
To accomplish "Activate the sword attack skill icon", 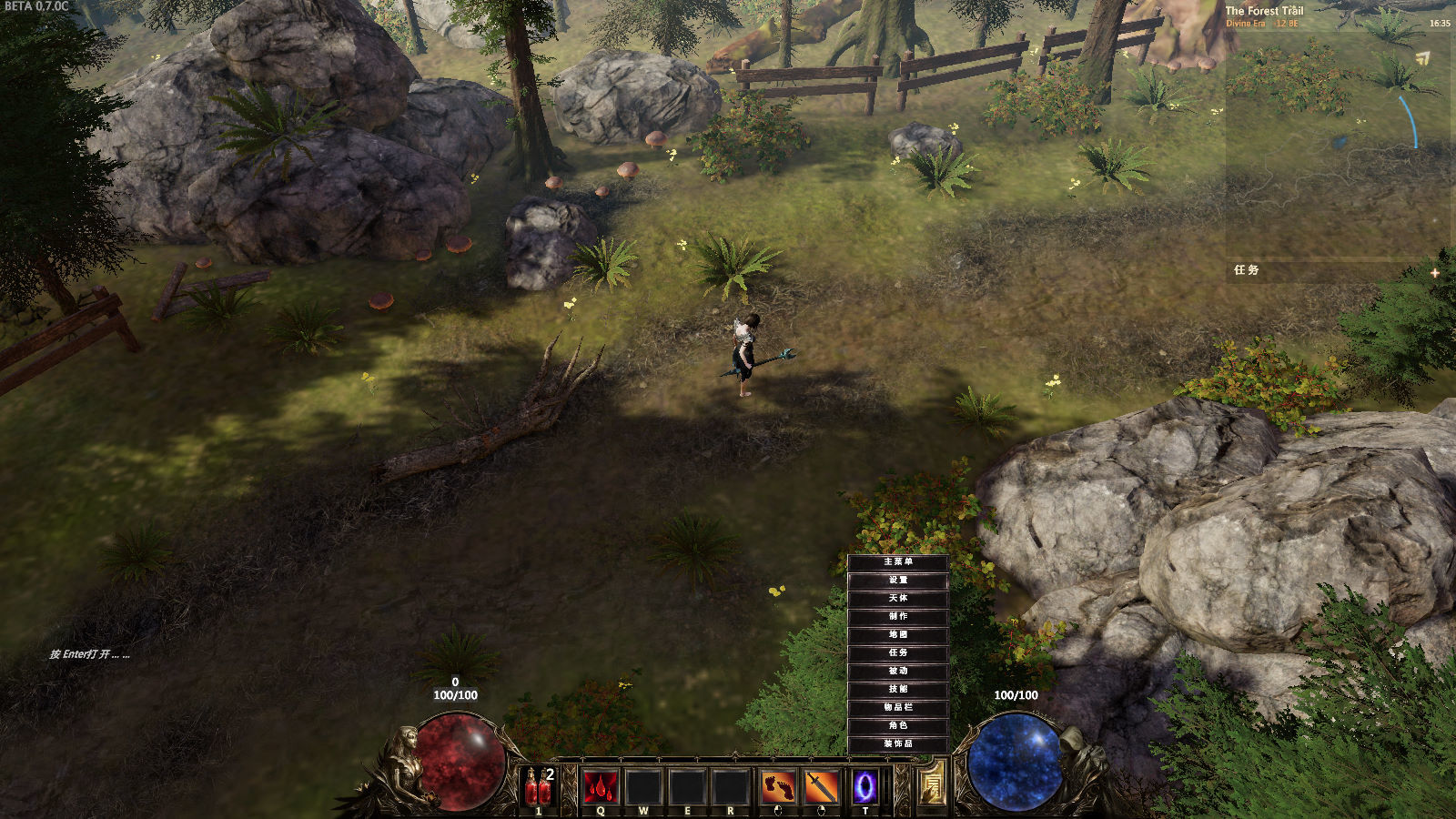I will (x=821, y=787).
